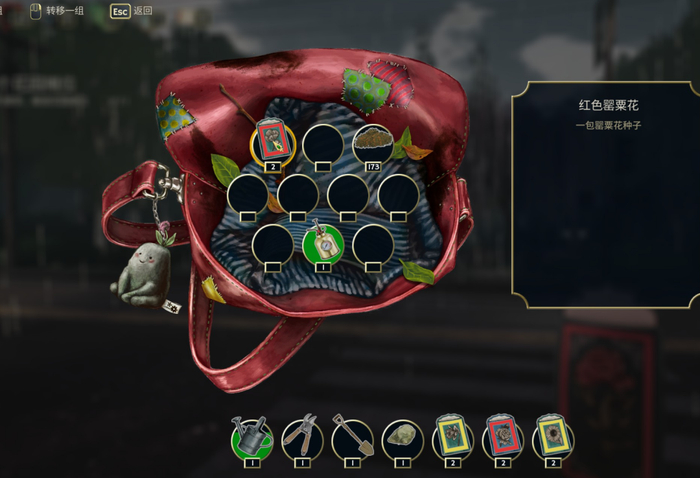Viewport: 700px width, 478px height.
Task: Choose the stone item on the toolbar
Action: point(402,437)
